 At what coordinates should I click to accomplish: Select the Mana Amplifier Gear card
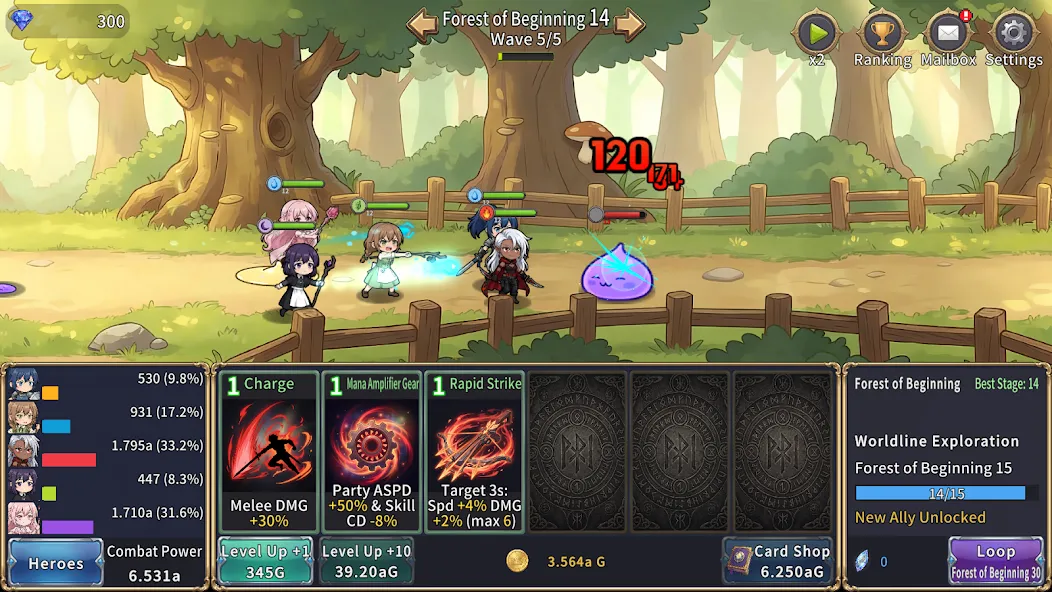[372, 452]
